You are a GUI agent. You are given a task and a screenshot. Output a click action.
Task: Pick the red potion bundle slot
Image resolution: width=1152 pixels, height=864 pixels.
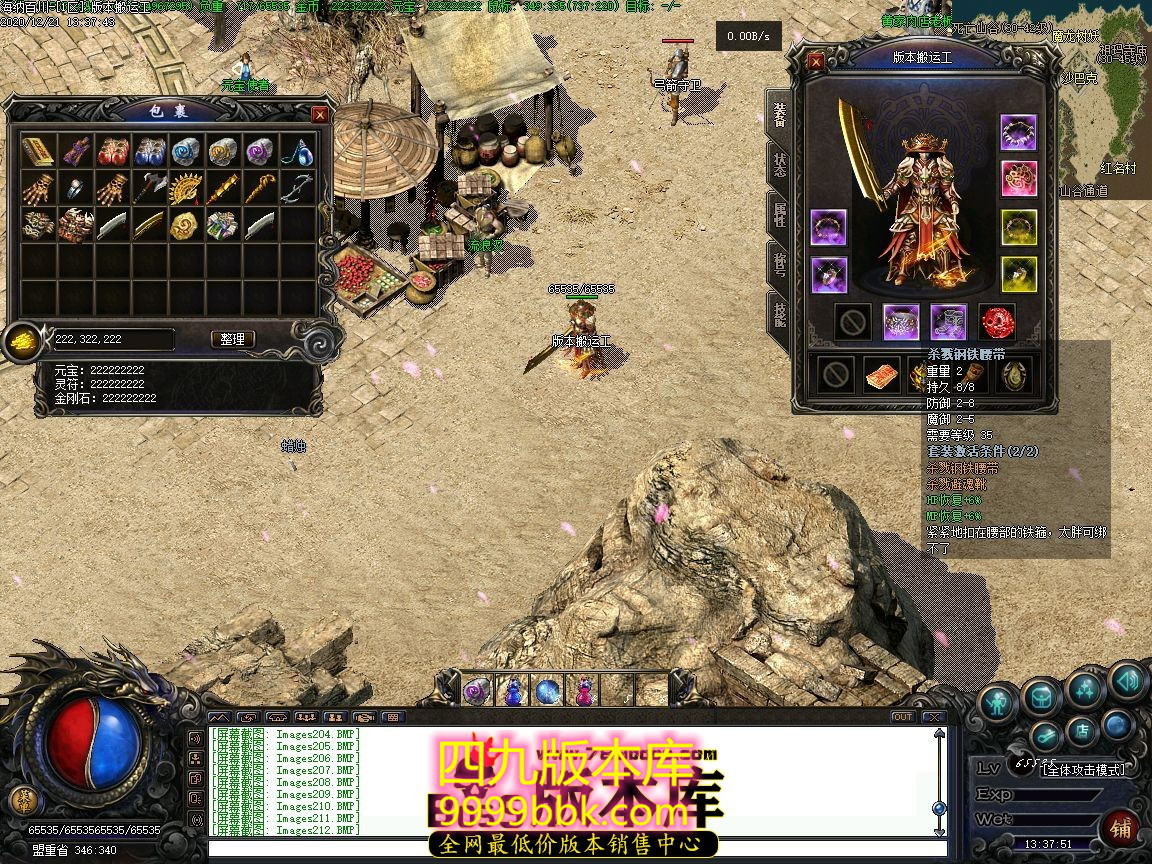[112, 152]
